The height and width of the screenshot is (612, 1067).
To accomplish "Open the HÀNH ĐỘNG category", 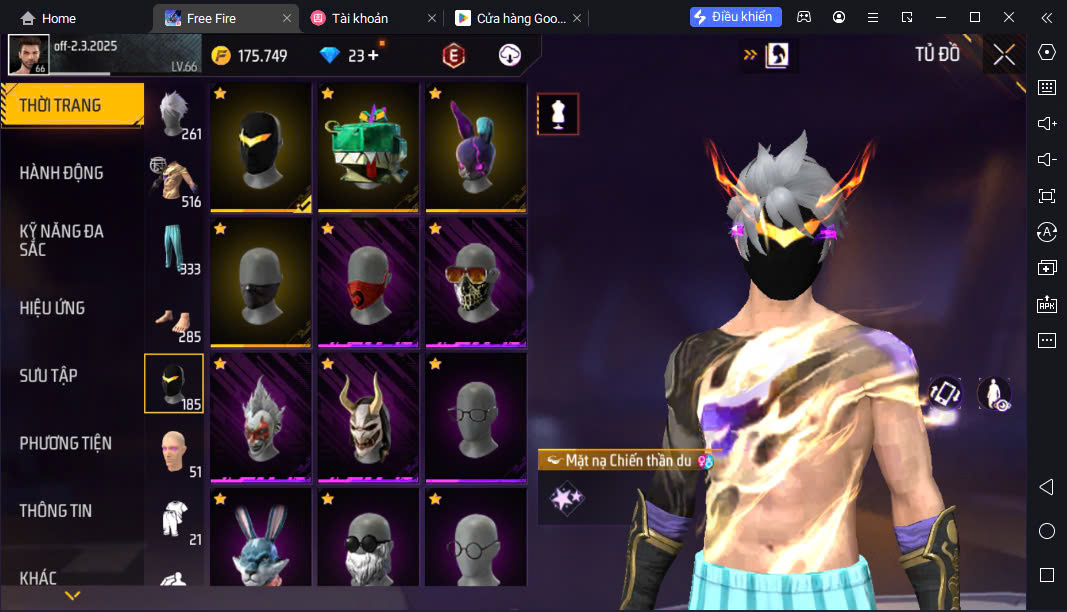I will pyautogui.click(x=62, y=173).
